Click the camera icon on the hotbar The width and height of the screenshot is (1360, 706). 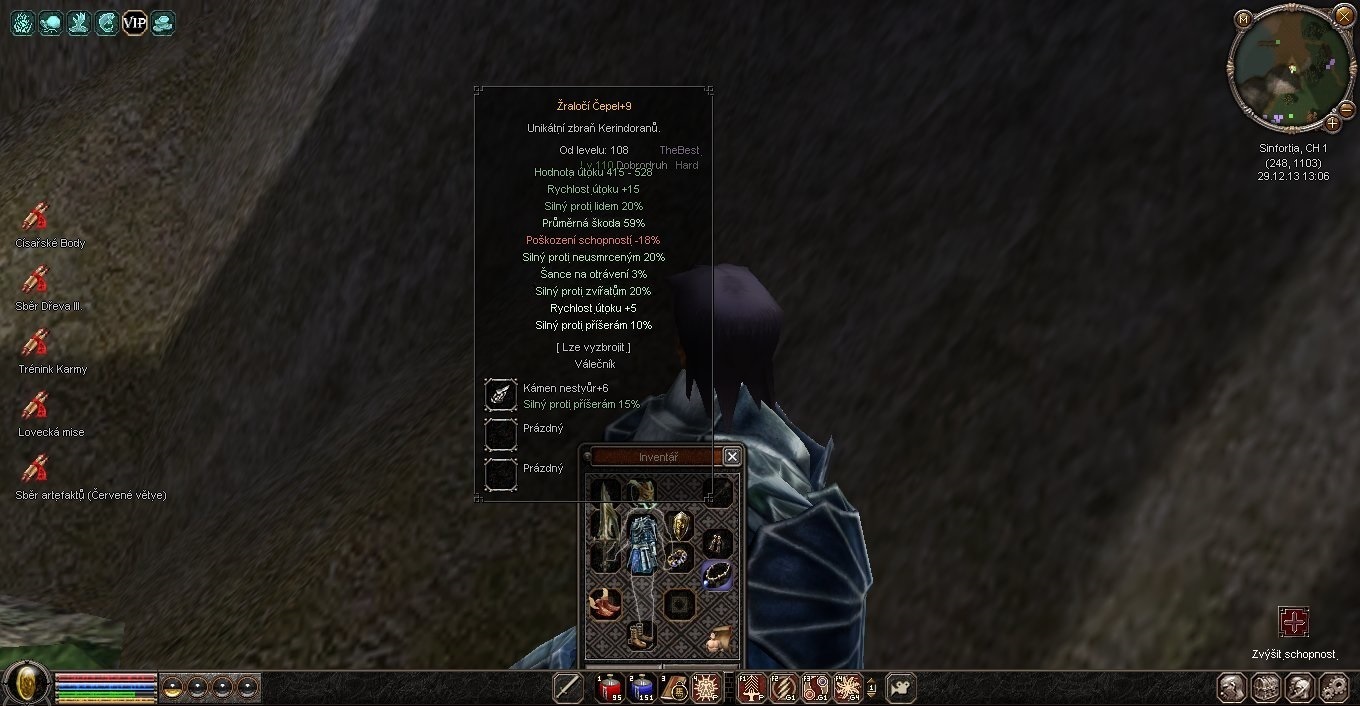901,687
